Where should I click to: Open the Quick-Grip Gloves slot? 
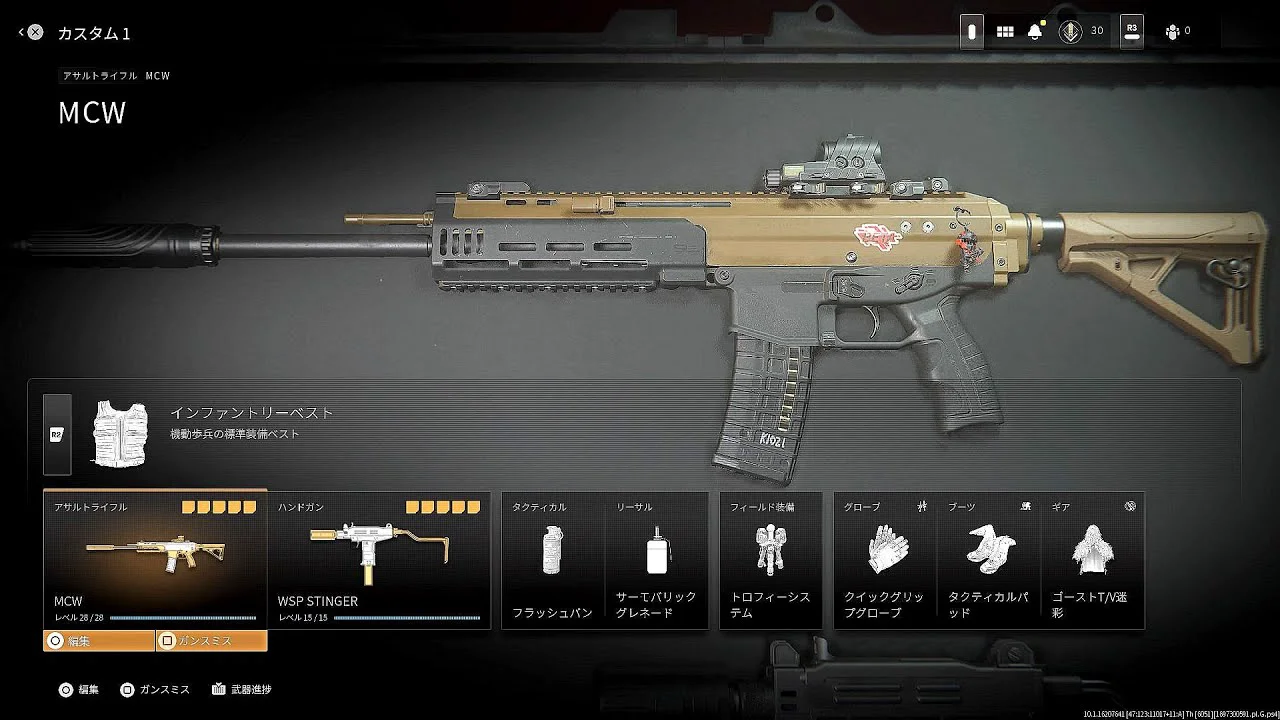885,560
